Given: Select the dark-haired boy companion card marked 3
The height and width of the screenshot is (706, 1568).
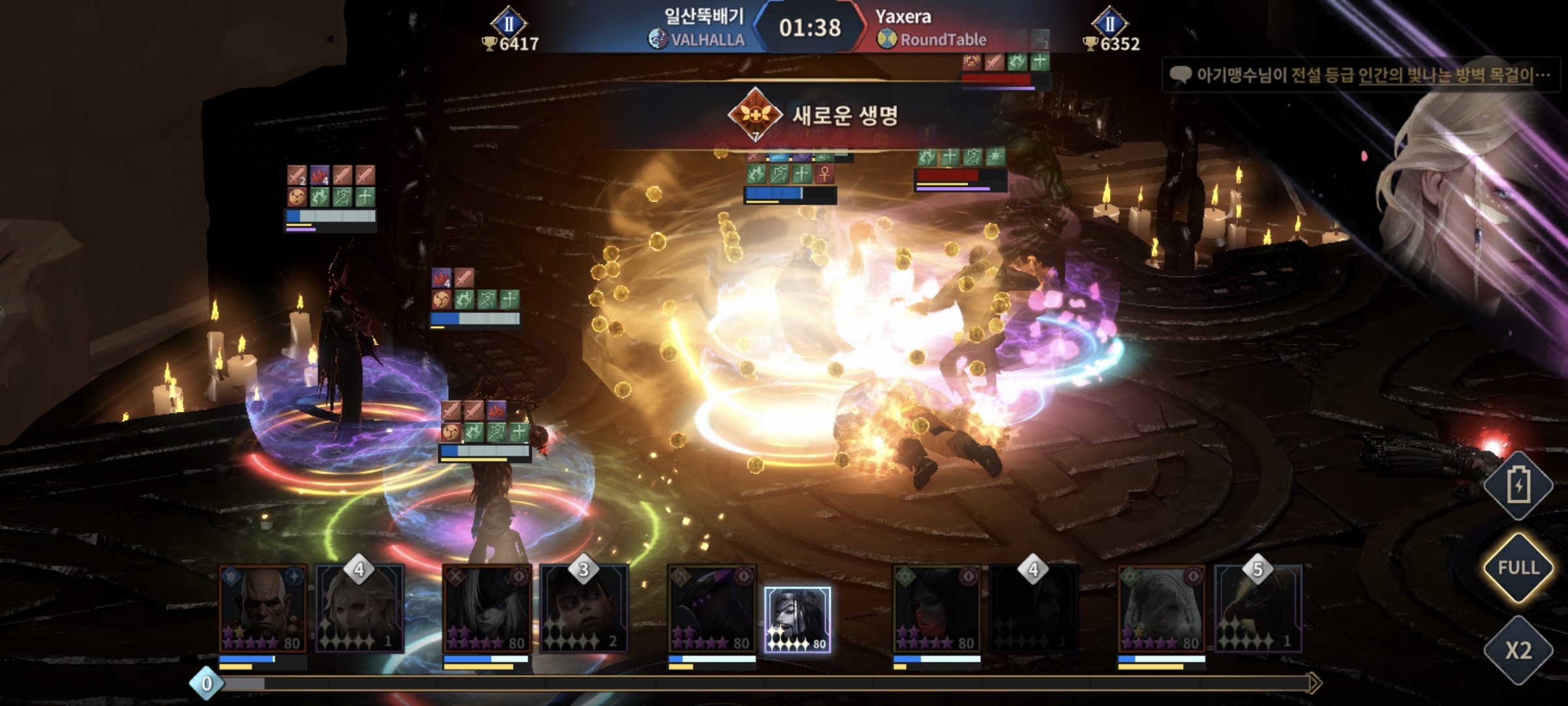Looking at the screenshot, I should 583,609.
